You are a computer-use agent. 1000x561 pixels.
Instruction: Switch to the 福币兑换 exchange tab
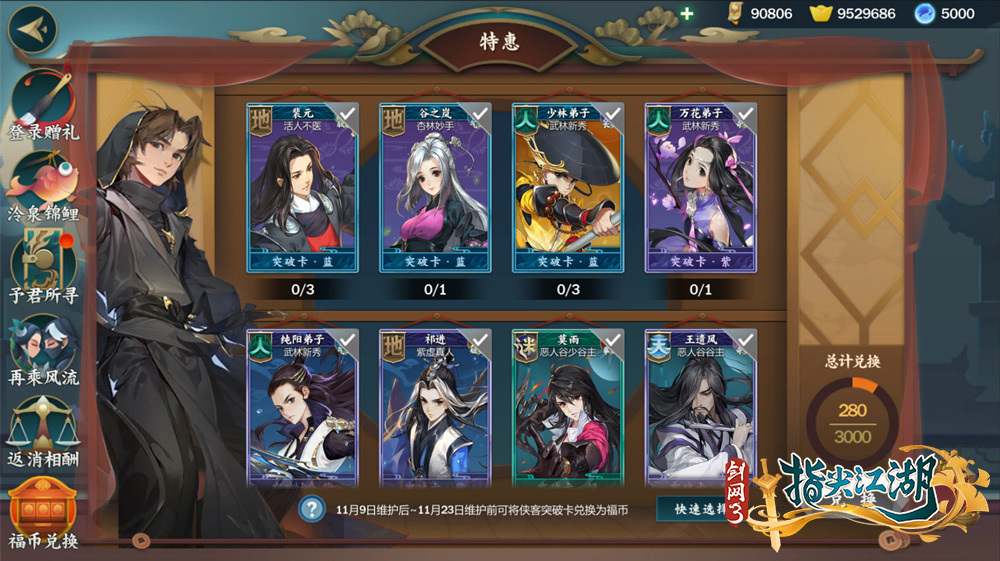click(x=44, y=512)
